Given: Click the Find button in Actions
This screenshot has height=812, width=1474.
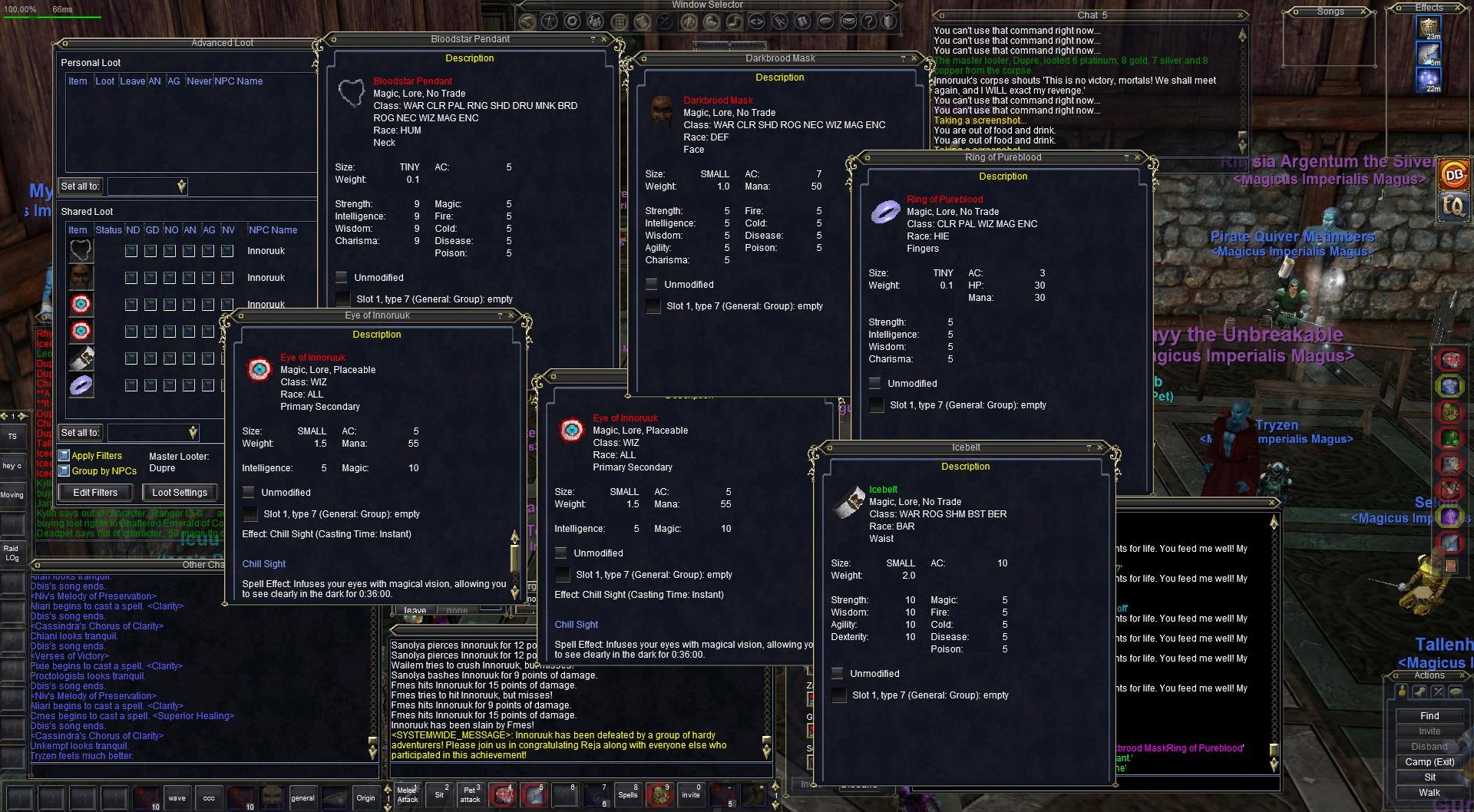Looking at the screenshot, I should click(1429, 716).
